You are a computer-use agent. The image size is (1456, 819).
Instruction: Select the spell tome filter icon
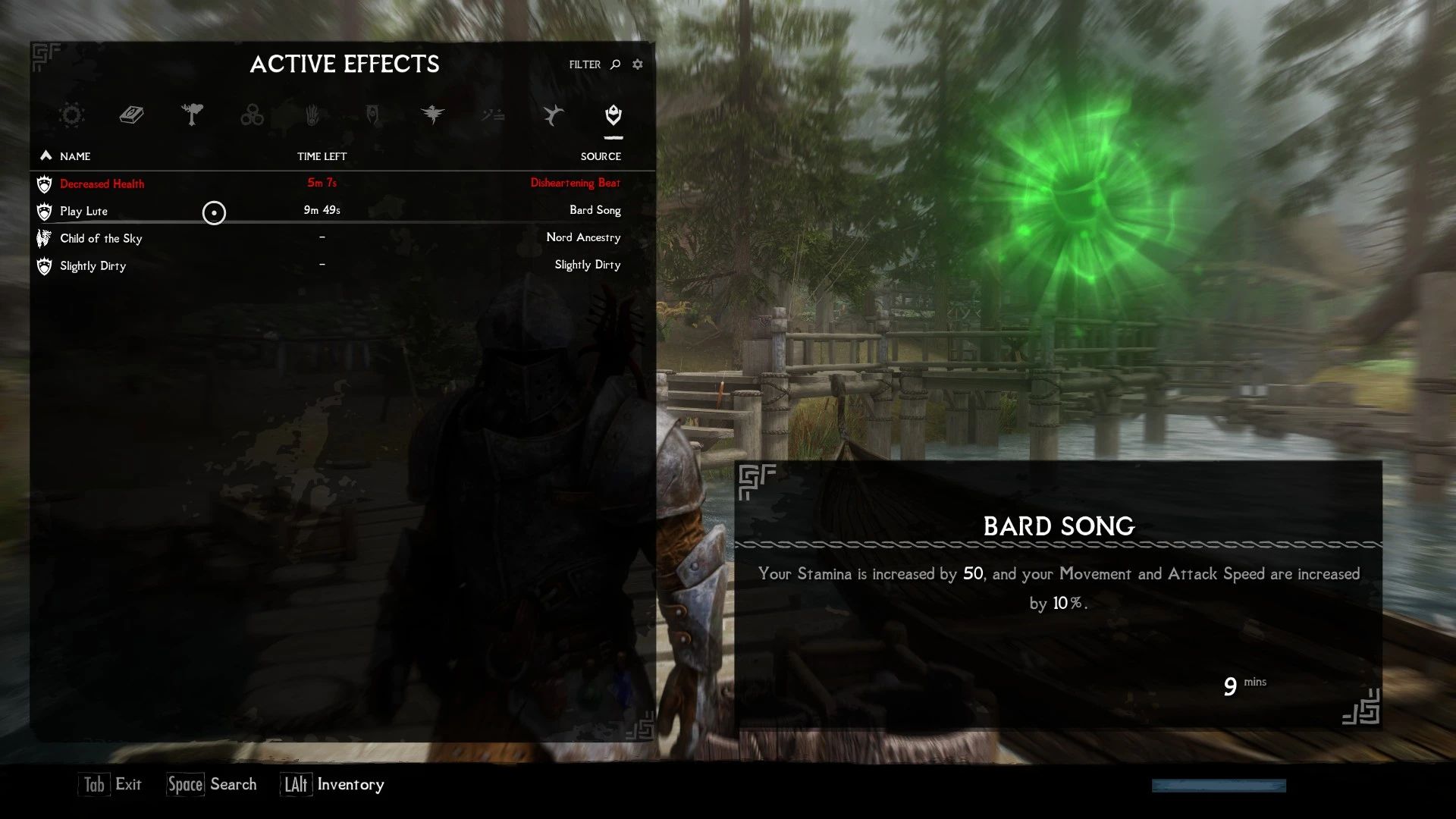click(132, 115)
